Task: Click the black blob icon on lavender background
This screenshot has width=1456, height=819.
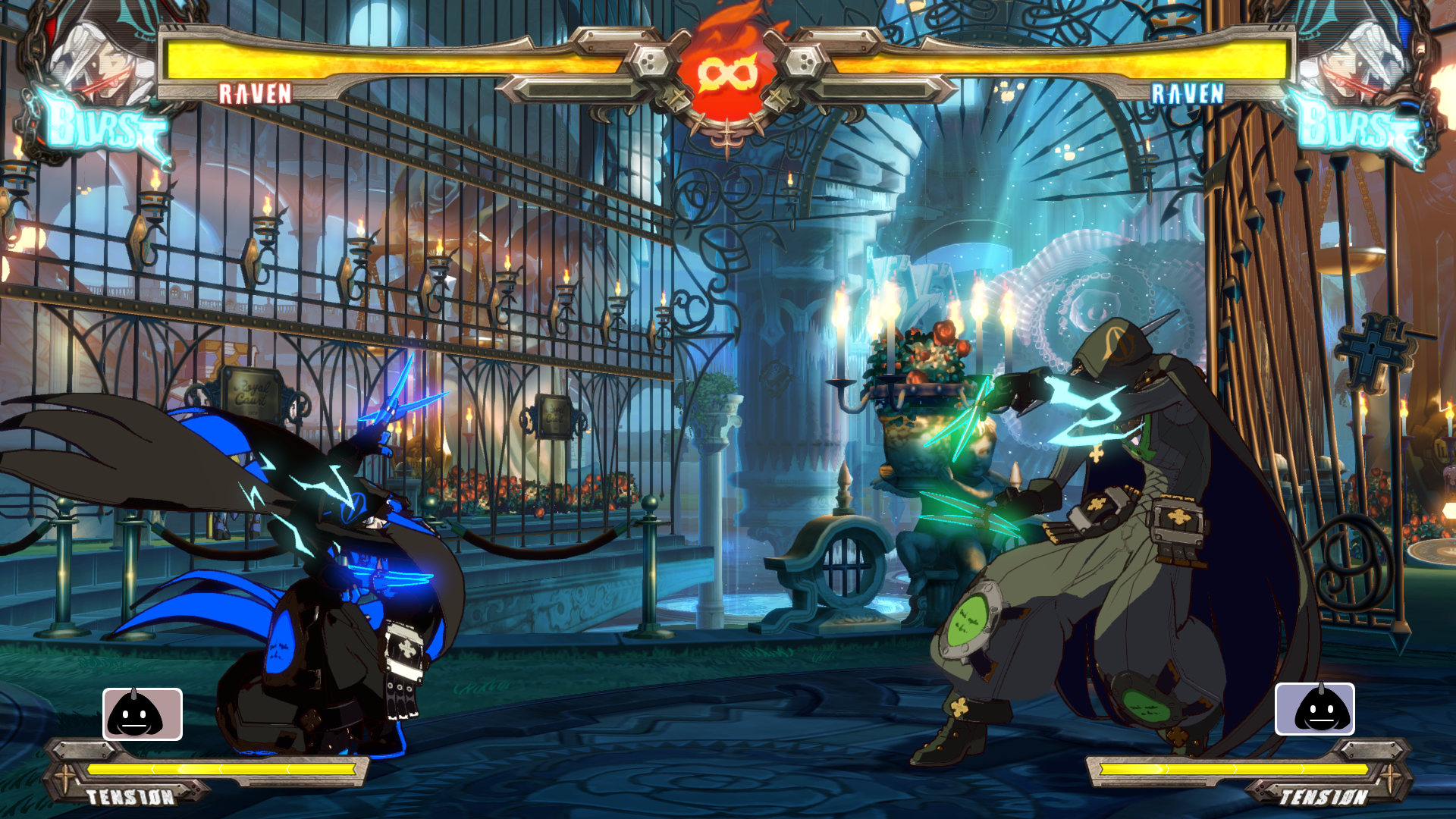Action: click(x=1315, y=709)
